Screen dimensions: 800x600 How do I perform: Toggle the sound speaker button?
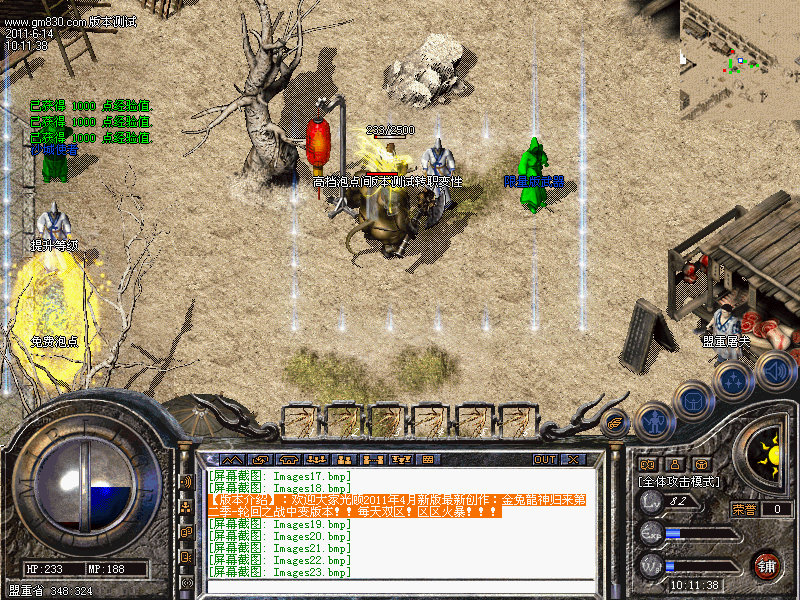click(775, 370)
